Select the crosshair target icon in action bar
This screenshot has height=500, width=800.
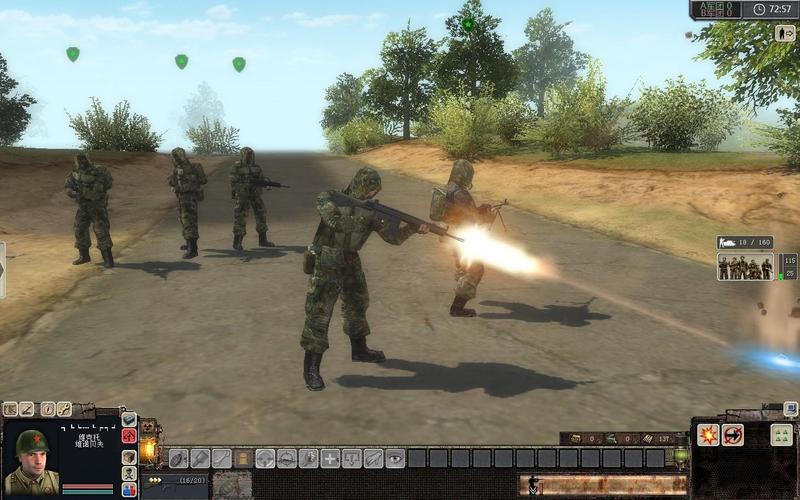pyautogui.click(x=265, y=458)
